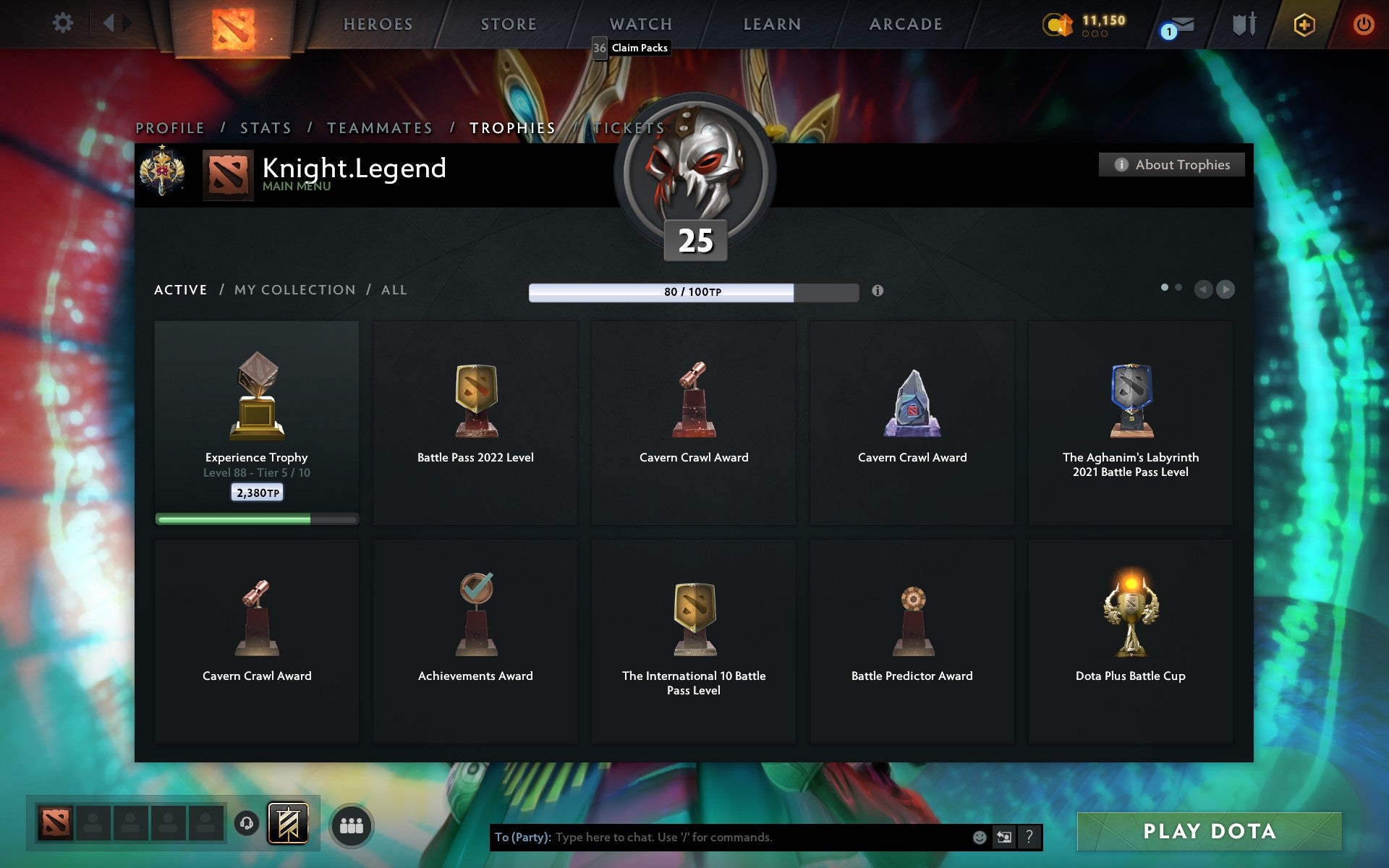Screen dimensions: 1389x868
Task: Open the Dota 2 logo home menu
Action: (x=232, y=26)
